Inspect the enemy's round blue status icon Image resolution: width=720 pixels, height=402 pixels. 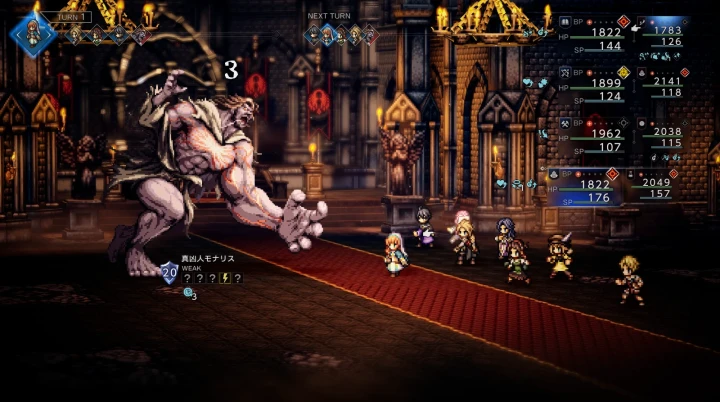187,294
